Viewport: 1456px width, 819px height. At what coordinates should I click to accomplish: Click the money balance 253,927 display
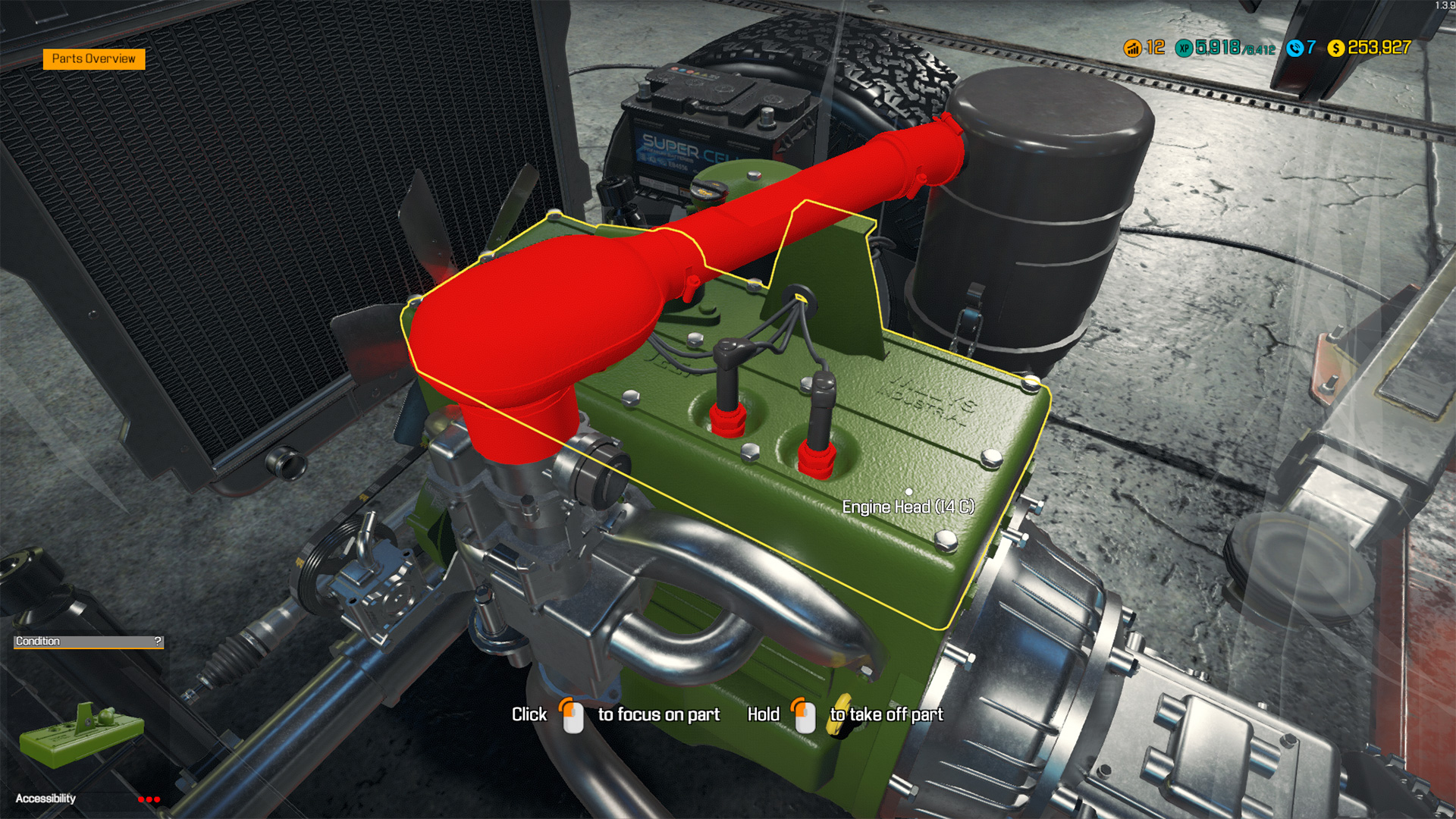pyautogui.click(x=1380, y=47)
